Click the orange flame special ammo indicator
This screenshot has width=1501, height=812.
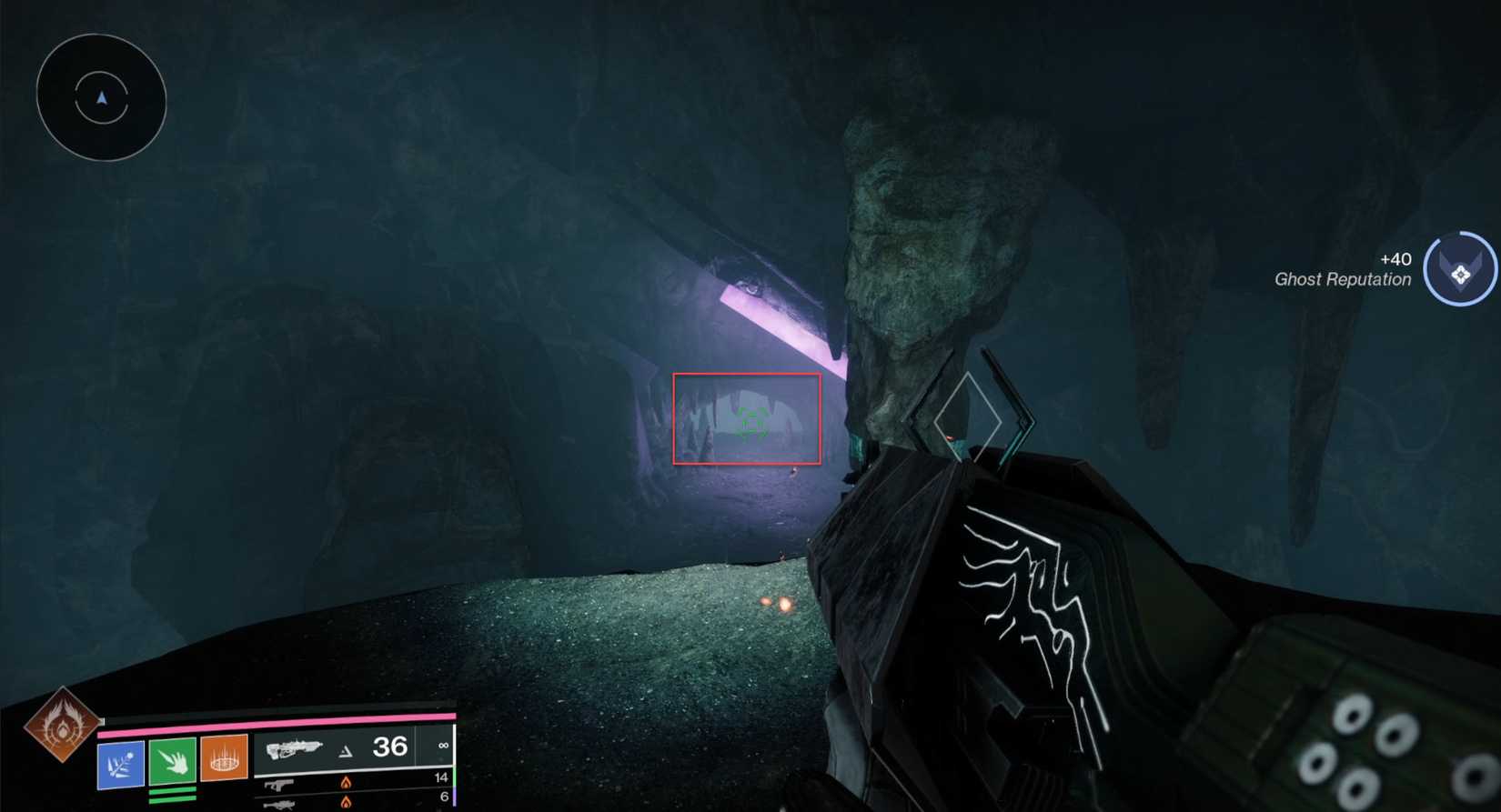pos(346,780)
